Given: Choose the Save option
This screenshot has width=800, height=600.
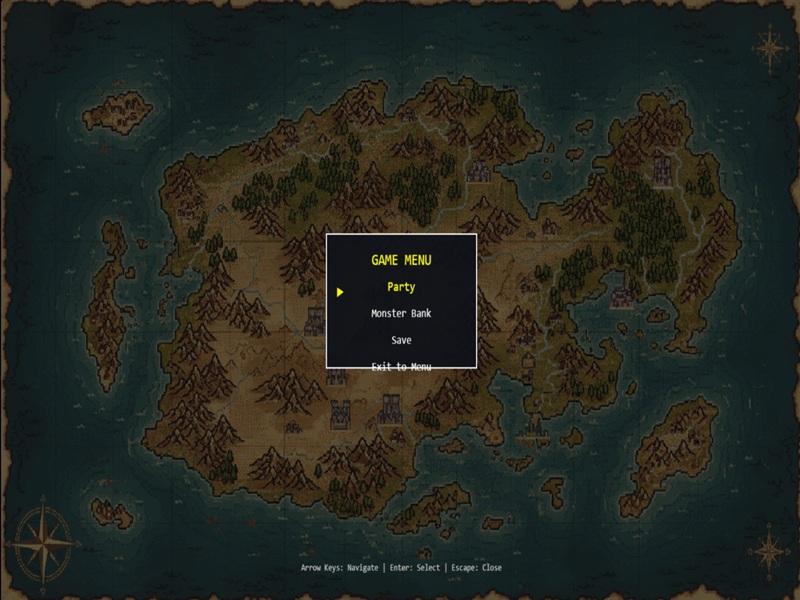Looking at the screenshot, I should coord(401,341).
